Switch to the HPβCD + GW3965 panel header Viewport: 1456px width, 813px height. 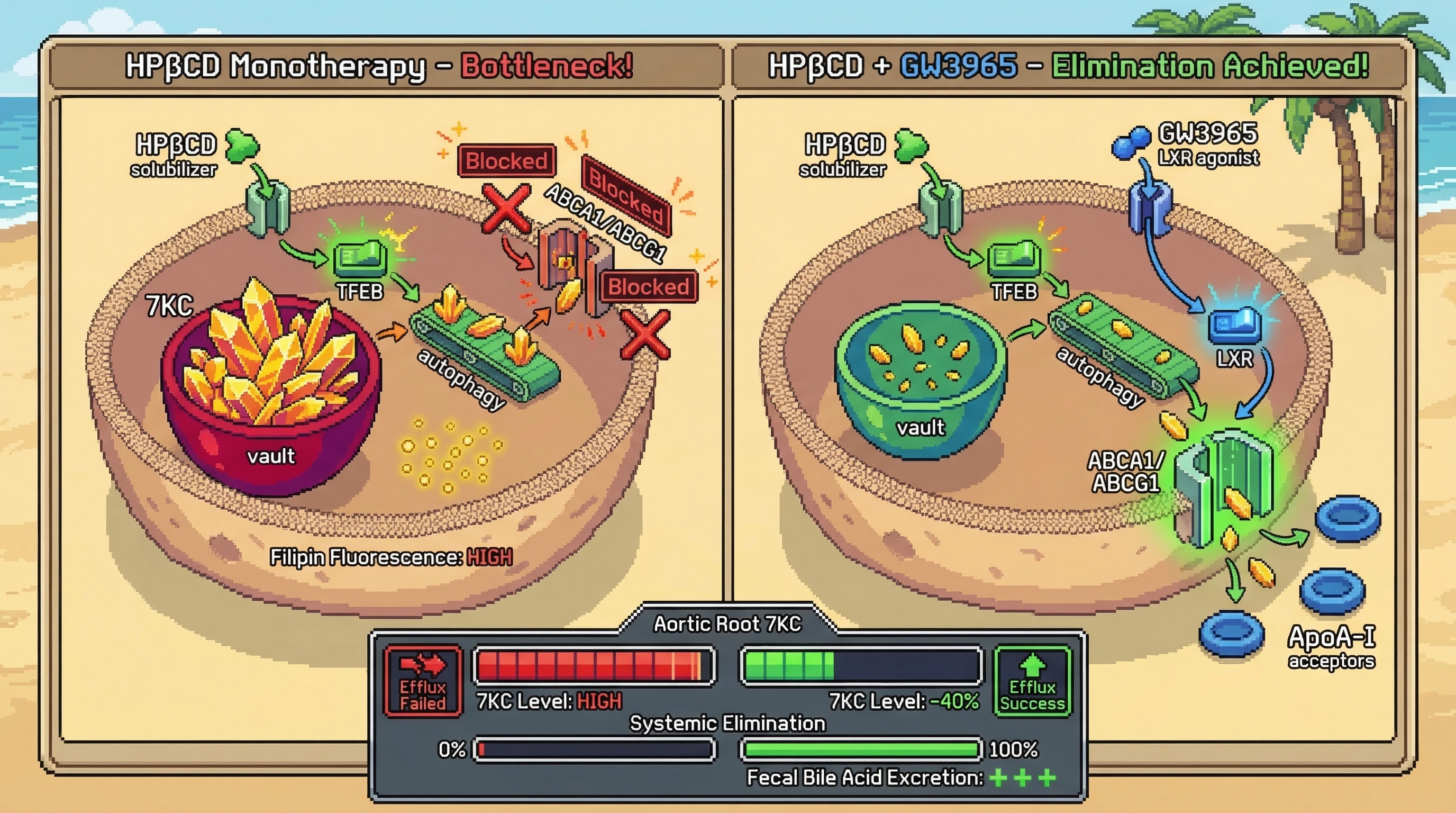coord(1068,66)
